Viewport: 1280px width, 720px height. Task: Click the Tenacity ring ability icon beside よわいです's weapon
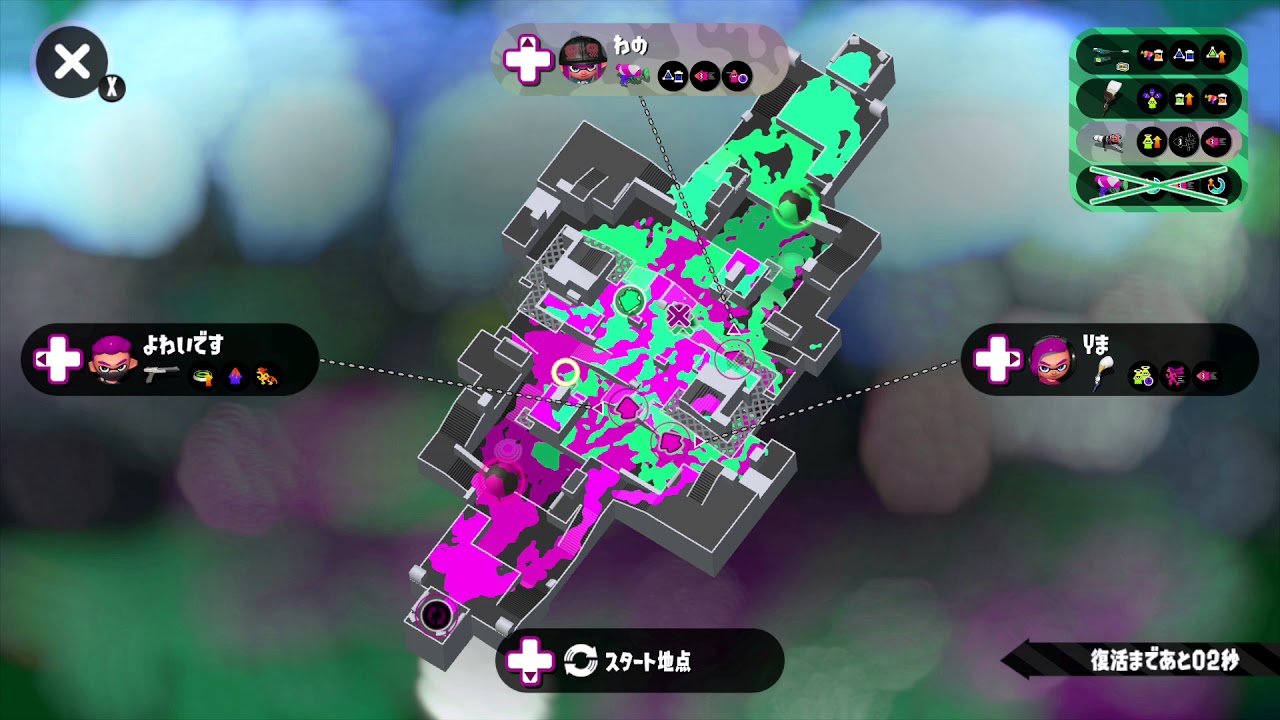point(203,376)
